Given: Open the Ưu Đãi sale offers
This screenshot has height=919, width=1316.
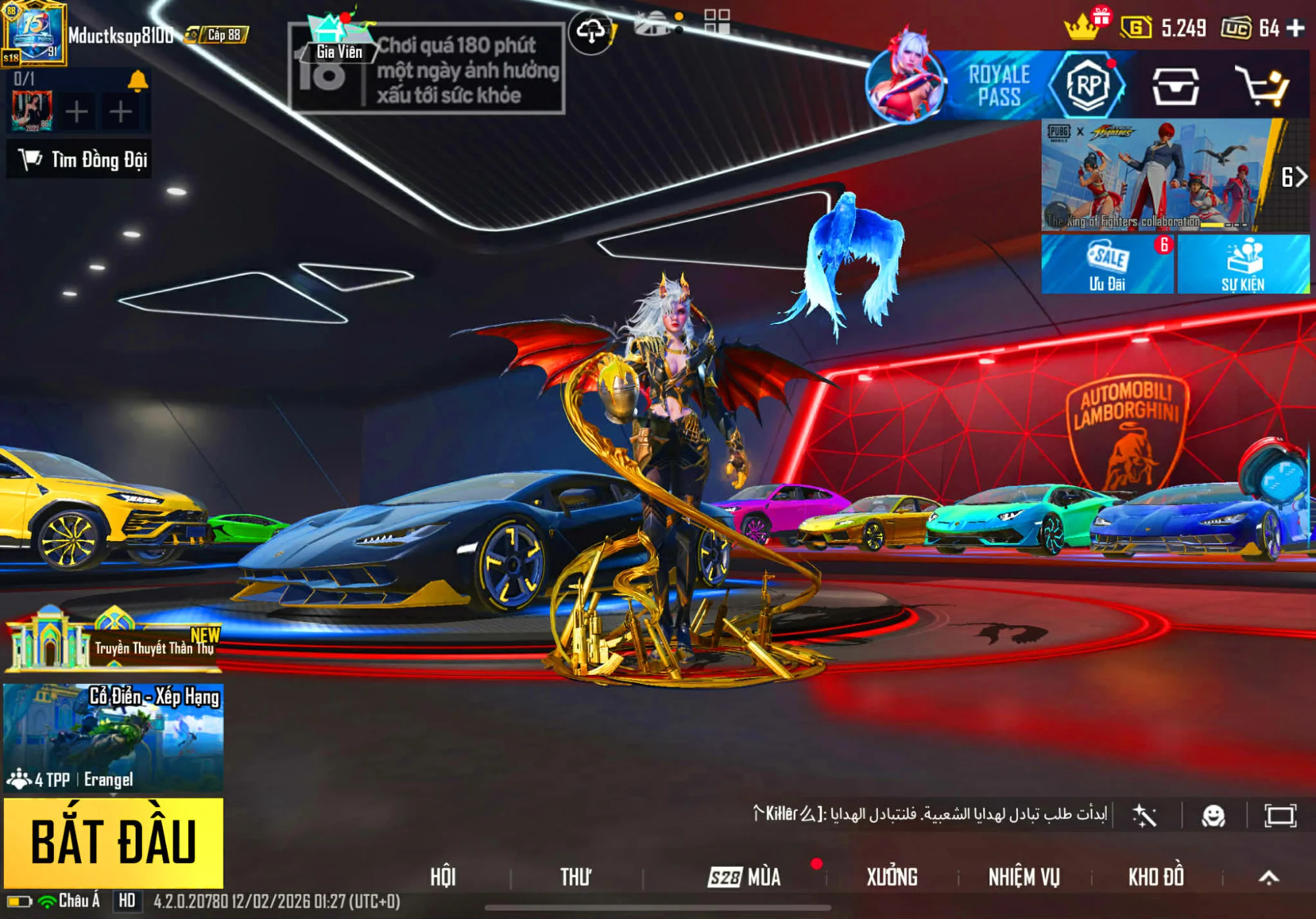Looking at the screenshot, I should [x=1107, y=265].
